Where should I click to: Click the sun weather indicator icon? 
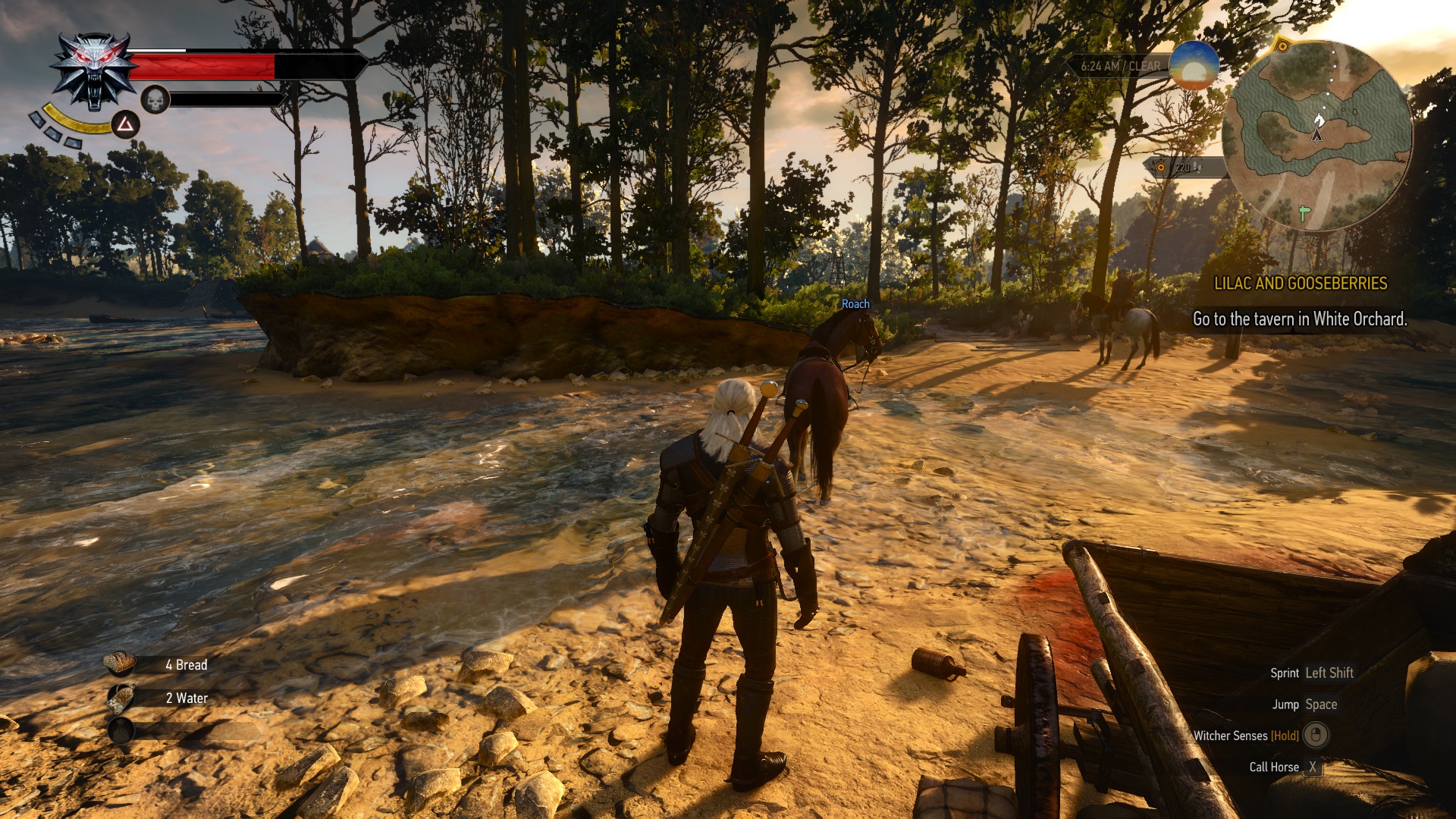(1194, 67)
